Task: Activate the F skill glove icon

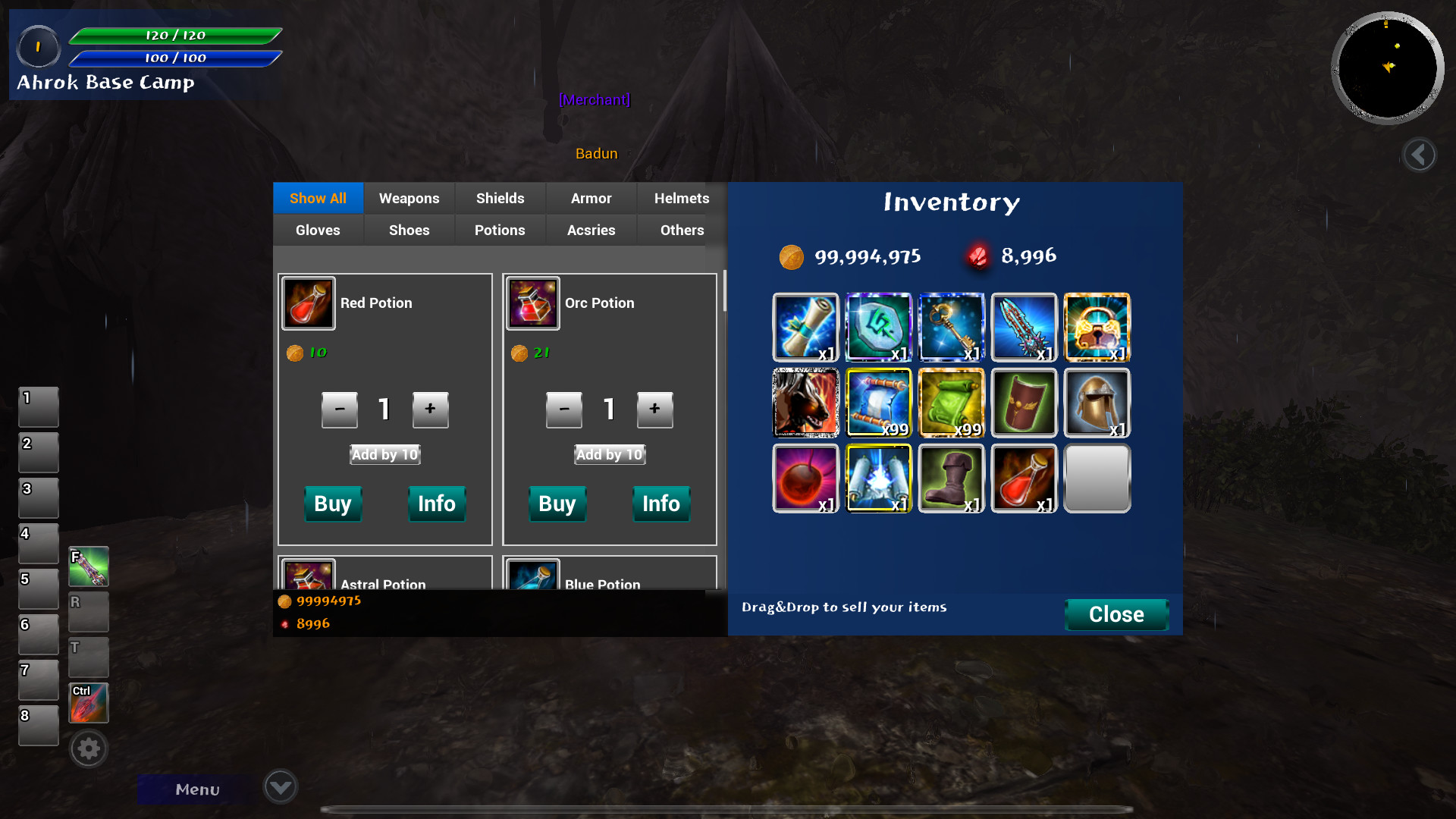Action: (88, 566)
